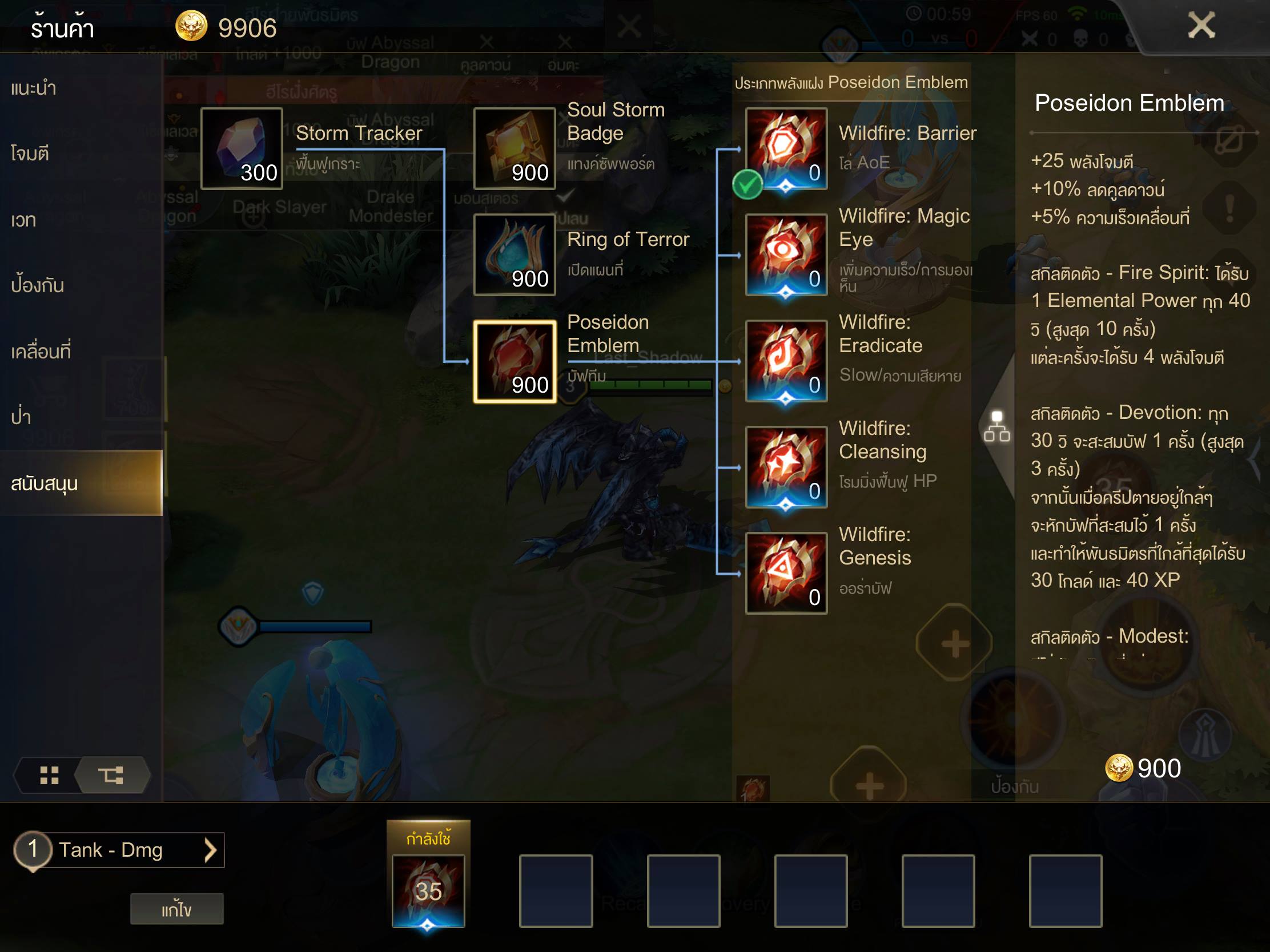The width and height of the screenshot is (1270, 952).
Task: Click the แก้ไข edit build button
Action: 176,909
